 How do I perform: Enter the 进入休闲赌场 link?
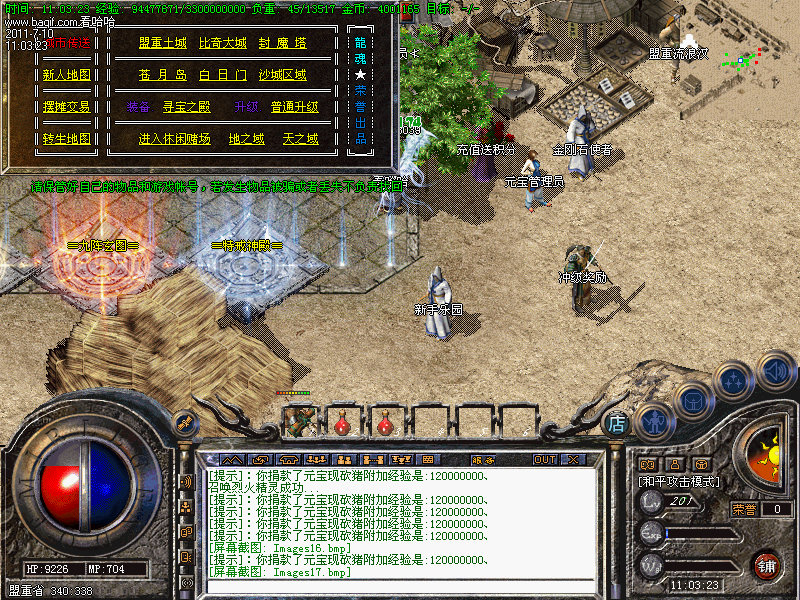[x=174, y=139]
